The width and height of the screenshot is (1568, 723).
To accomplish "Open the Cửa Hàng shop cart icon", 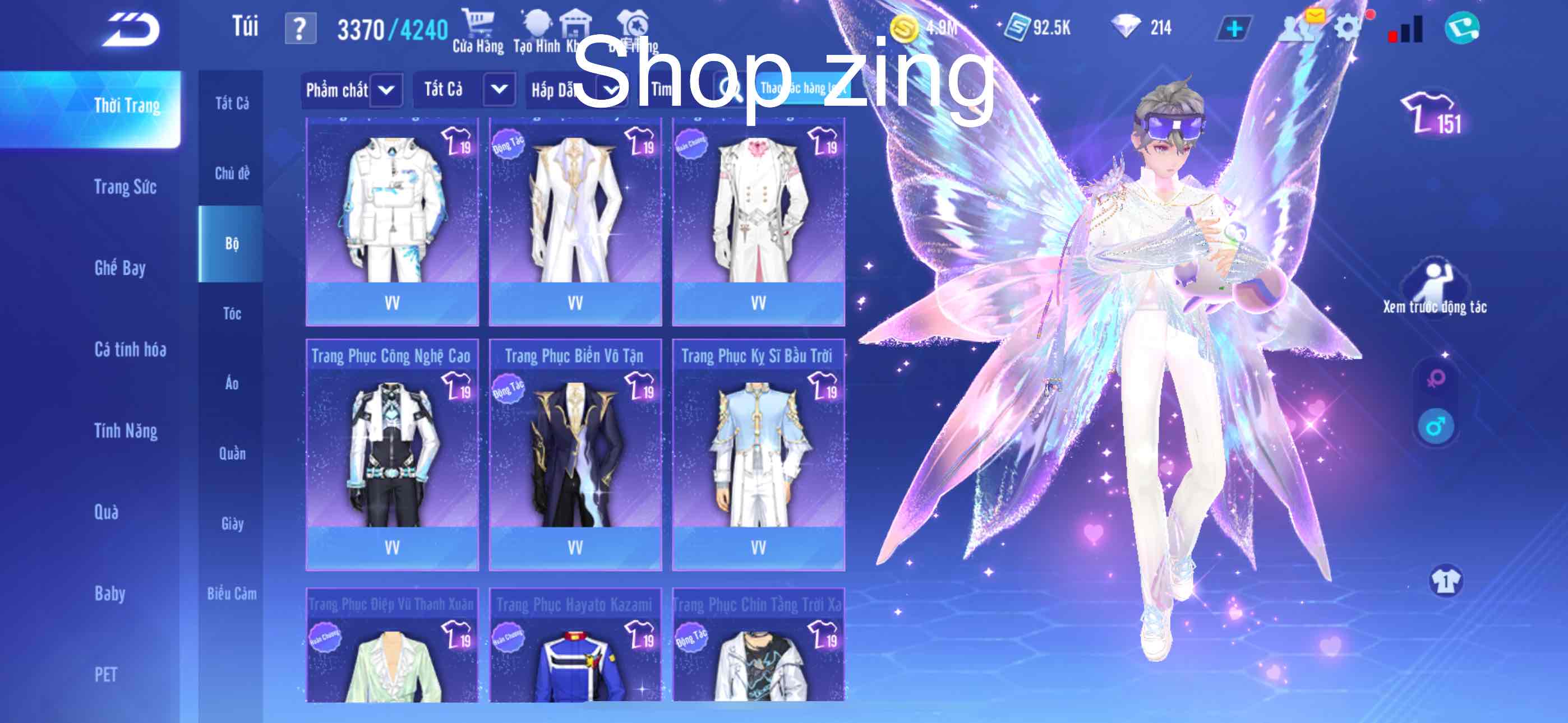I will click(481, 24).
